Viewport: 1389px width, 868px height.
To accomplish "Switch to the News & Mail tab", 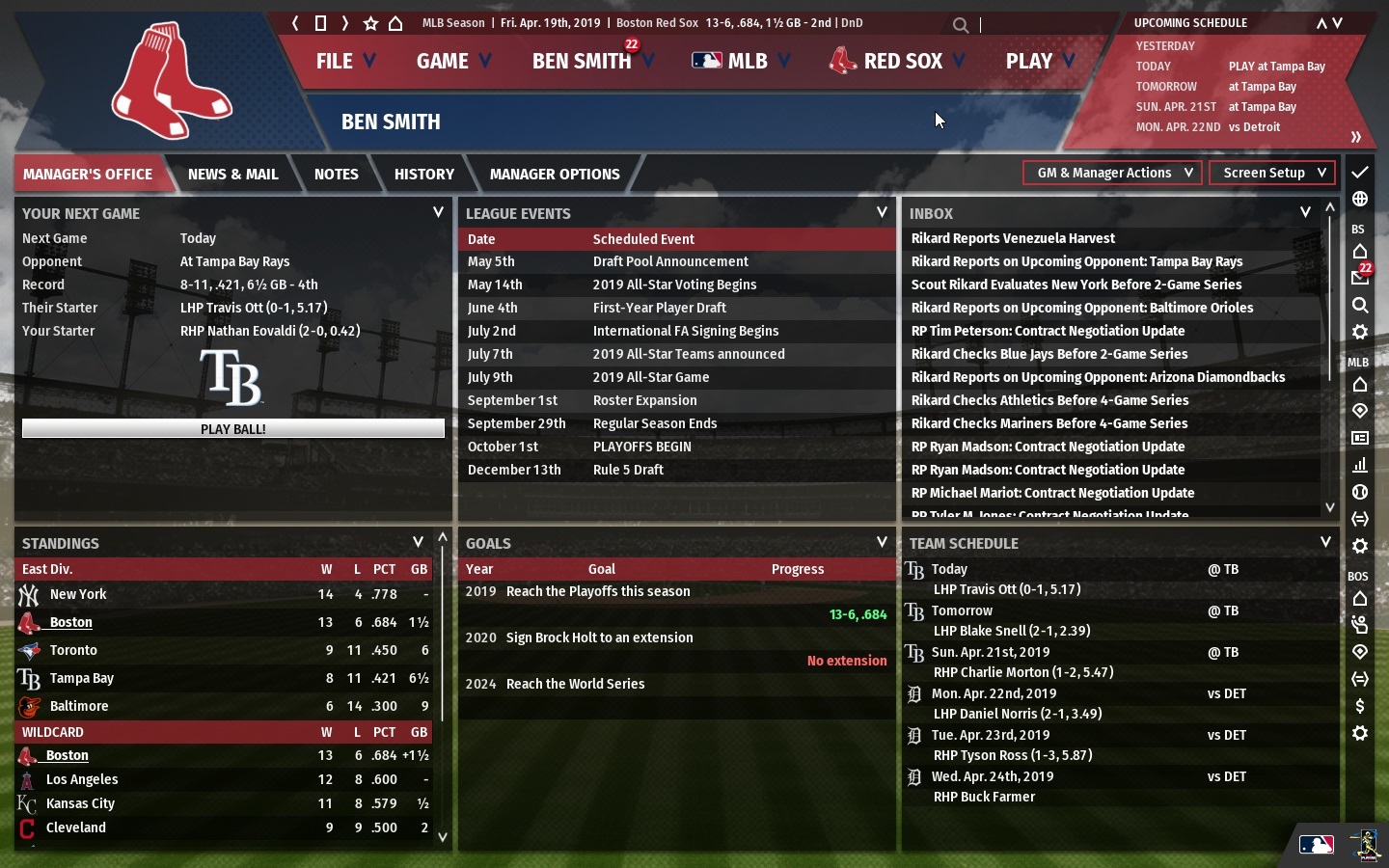I will tap(232, 174).
